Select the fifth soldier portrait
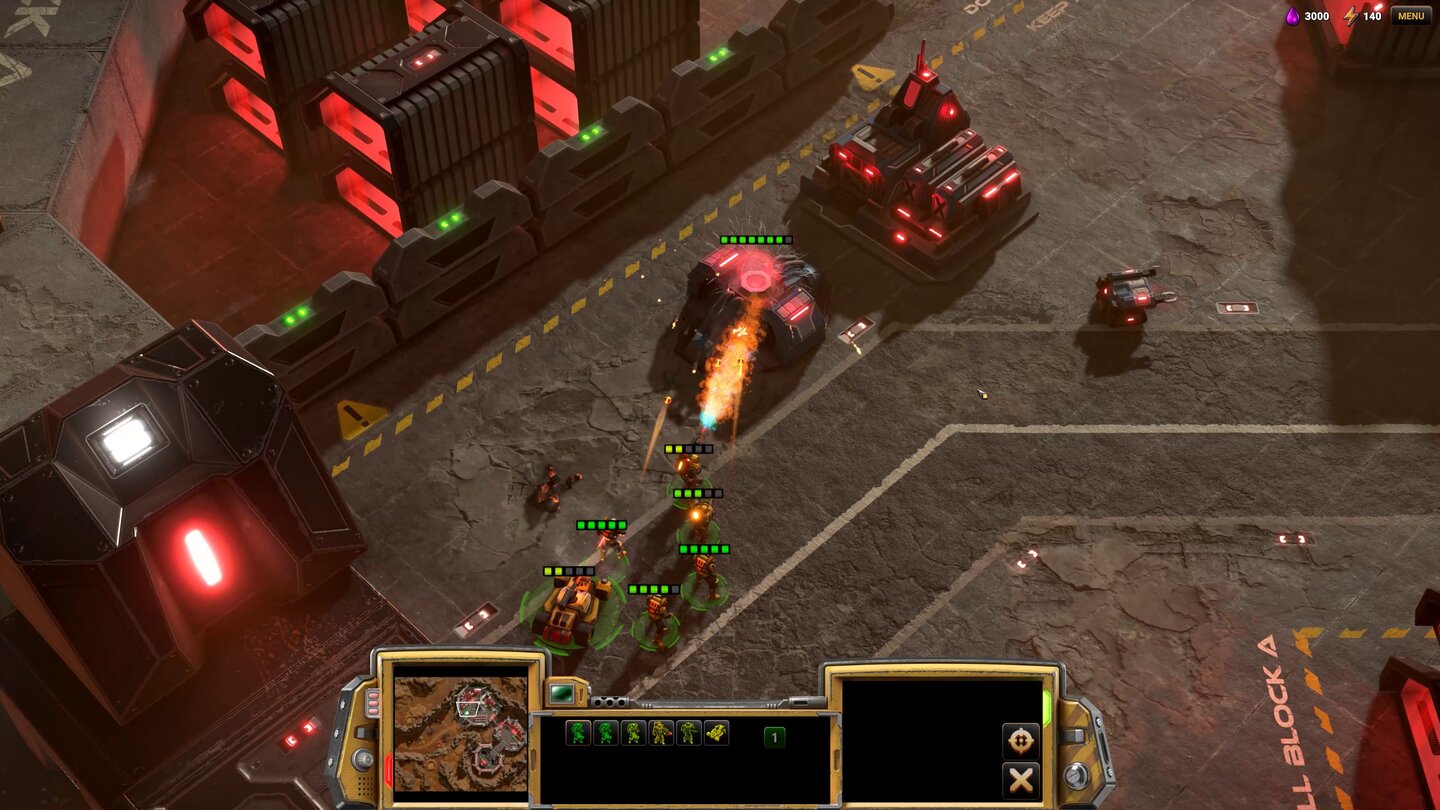1440x810 pixels. pos(688,732)
